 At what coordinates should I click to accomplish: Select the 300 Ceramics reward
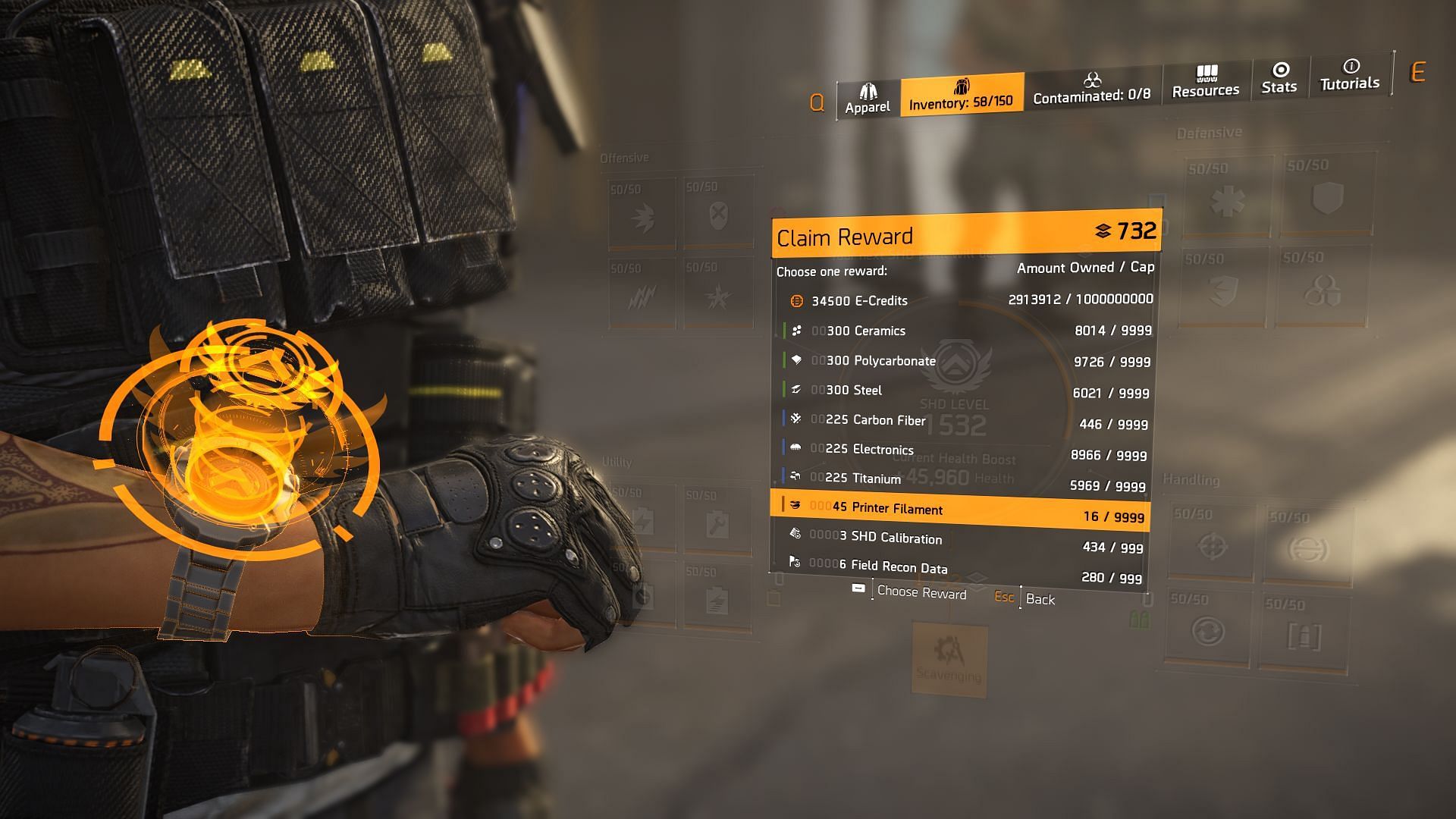point(963,331)
